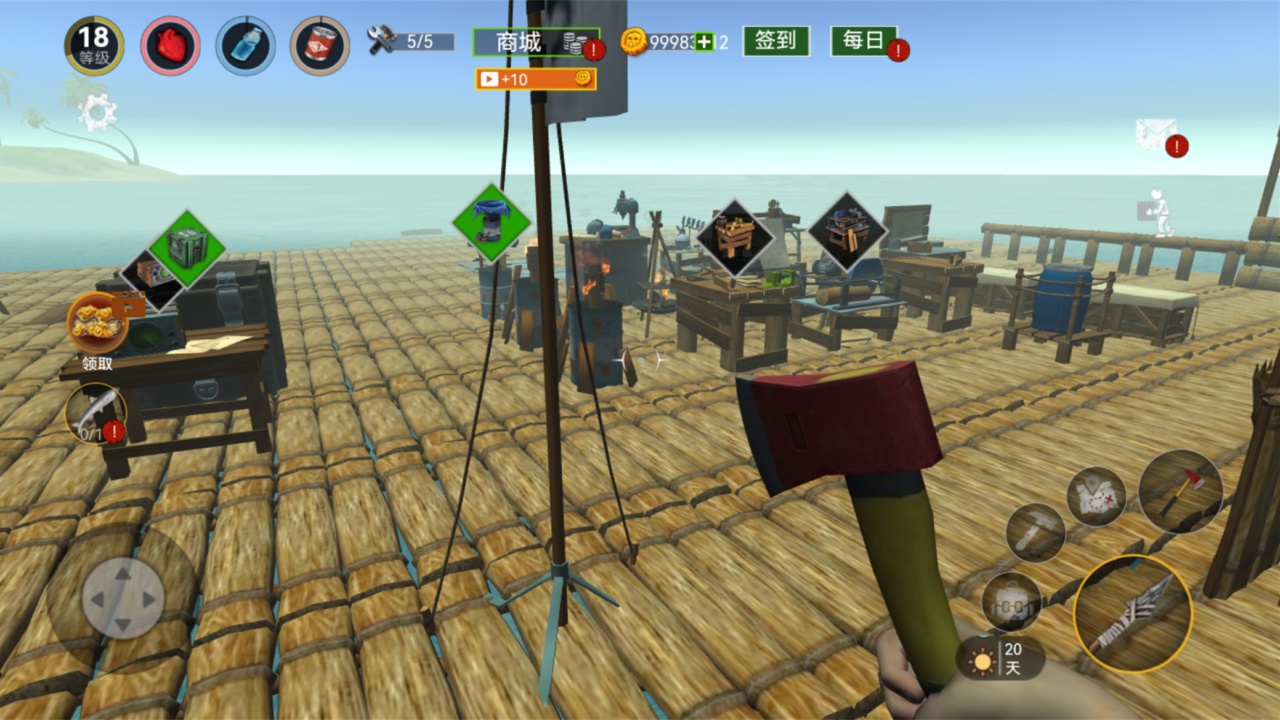This screenshot has height=720, width=1280.
Task: View the level 18 badge
Action: [x=94, y=45]
